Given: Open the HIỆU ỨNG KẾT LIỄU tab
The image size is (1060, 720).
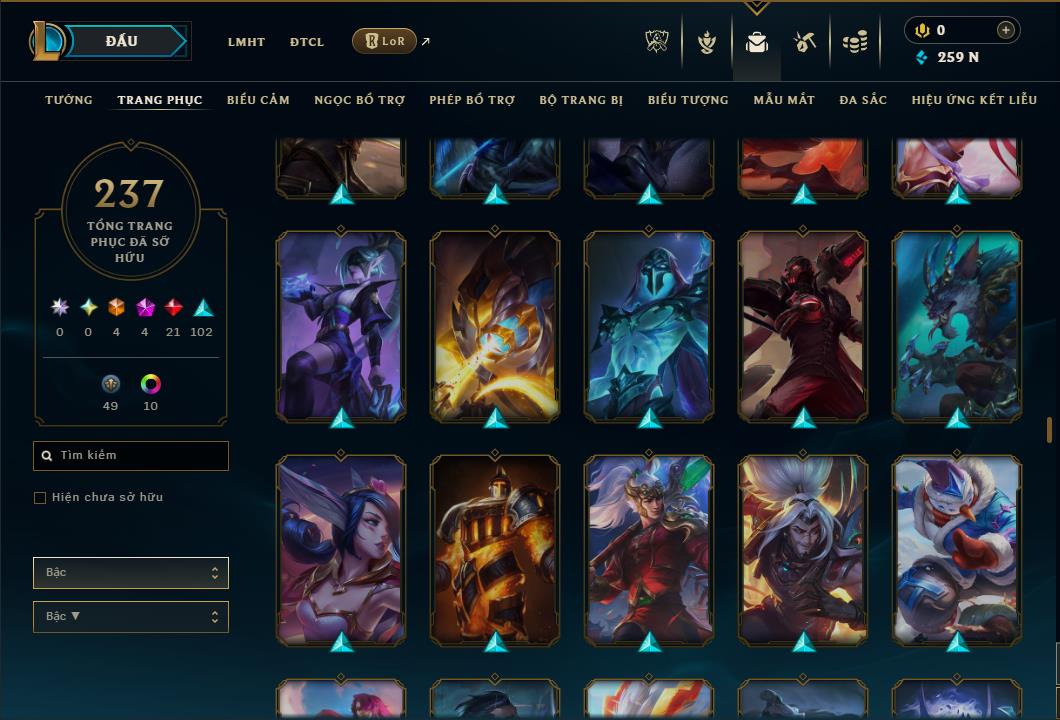Looking at the screenshot, I should coord(974,100).
